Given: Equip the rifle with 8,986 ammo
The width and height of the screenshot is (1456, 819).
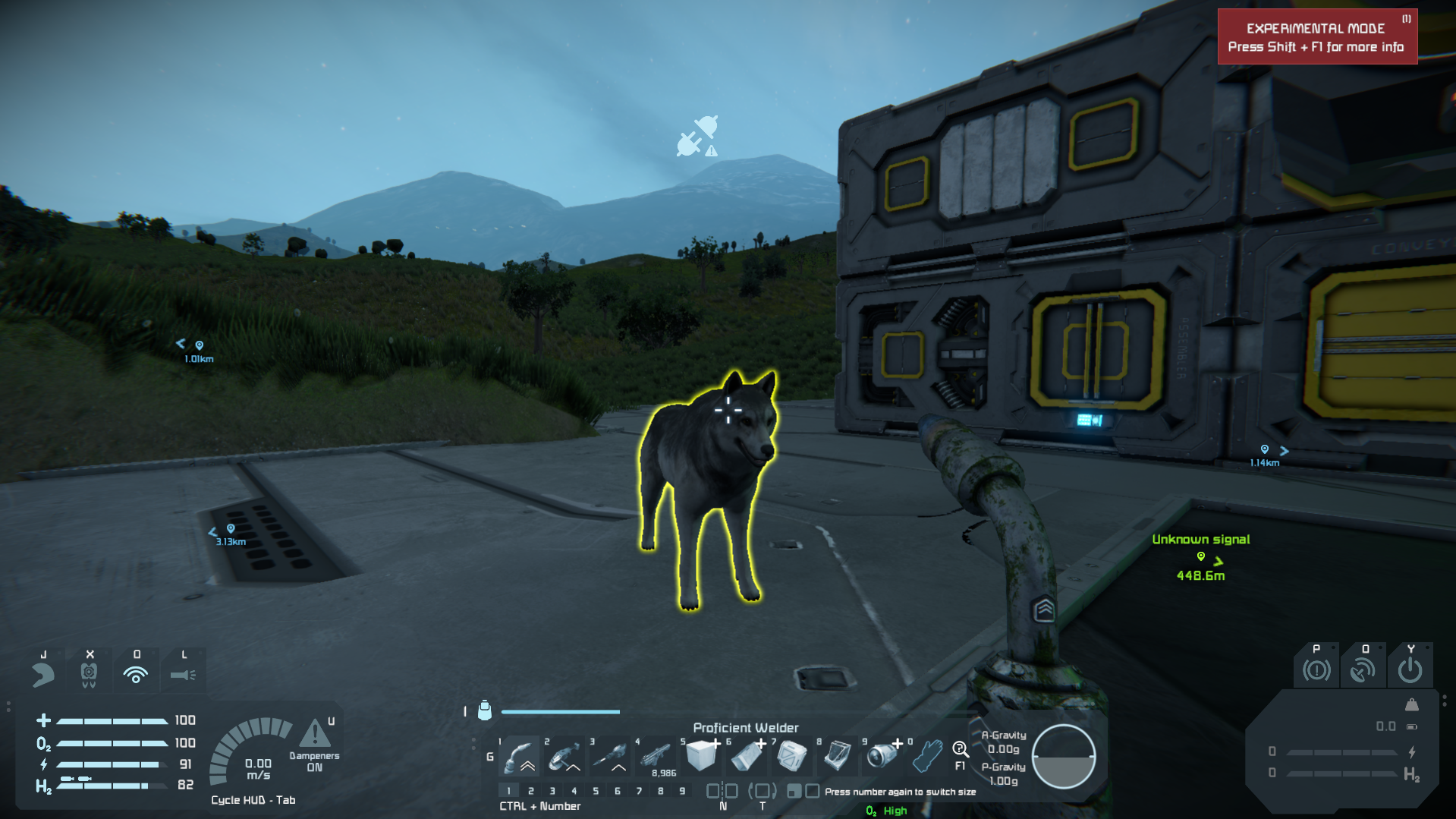Looking at the screenshot, I should (656, 756).
